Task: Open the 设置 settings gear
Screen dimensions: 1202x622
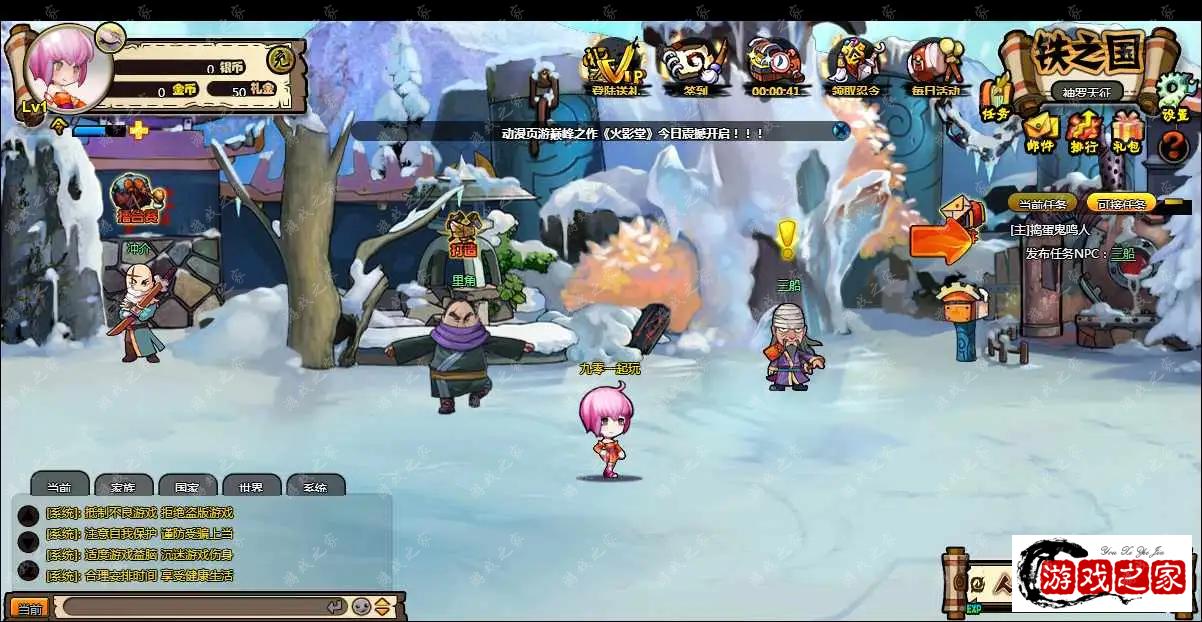Action: click(x=1174, y=98)
